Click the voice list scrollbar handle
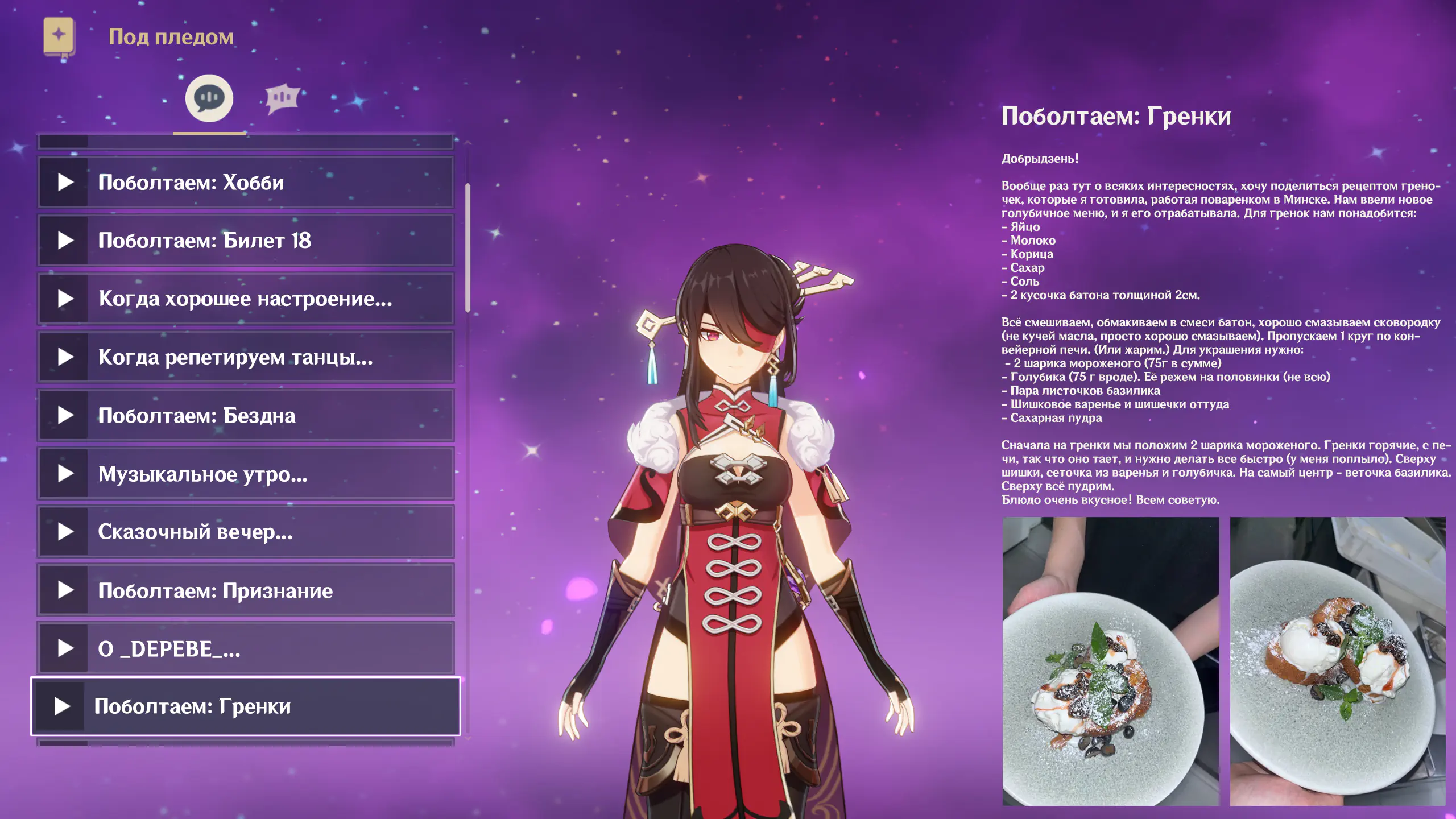 pyautogui.click(x=468, y=247)
